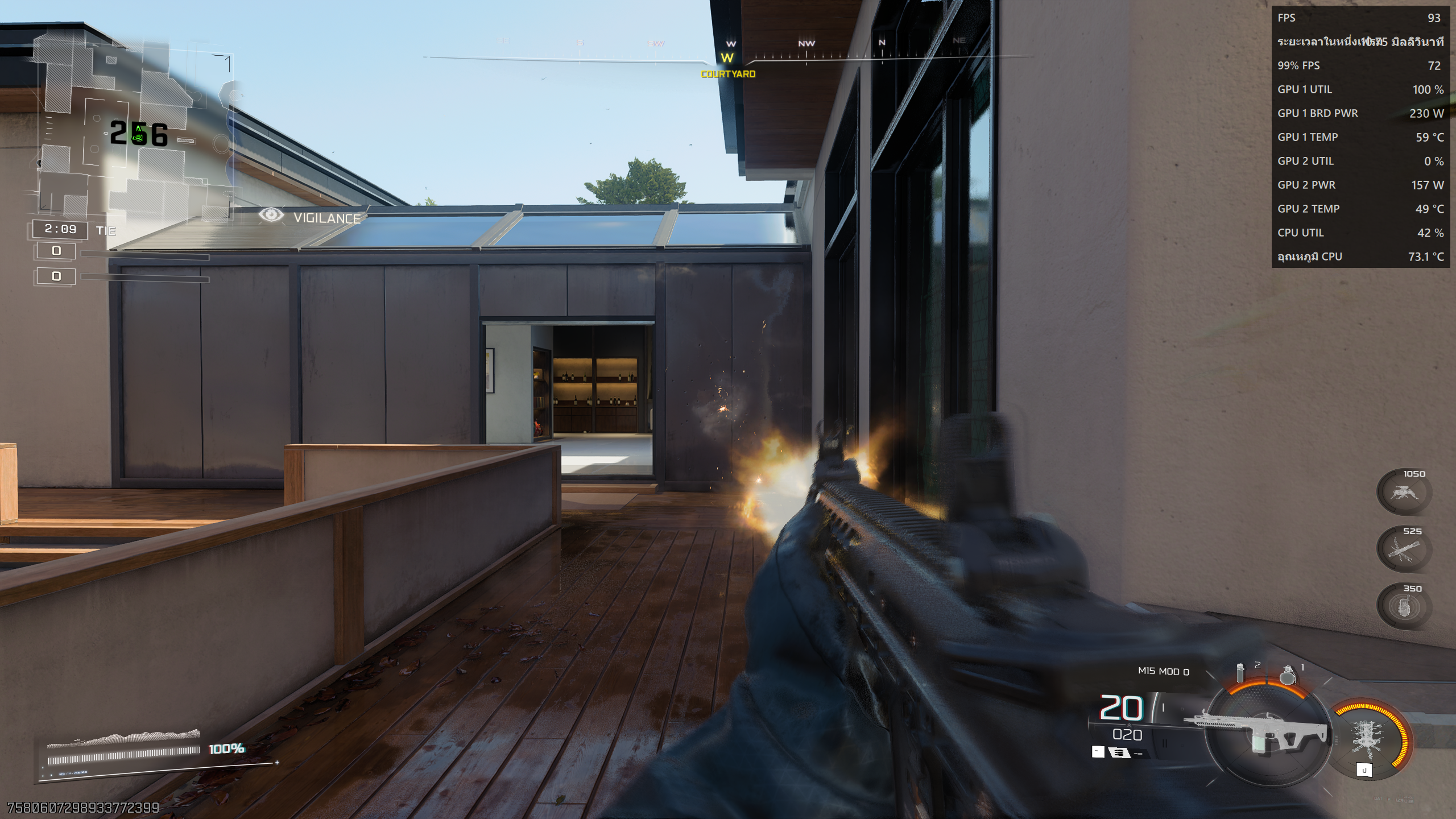This screenshot has width=1456, height=819.
Task: Activate the specialist ability gauge icon
Action: coord(1368,739)
